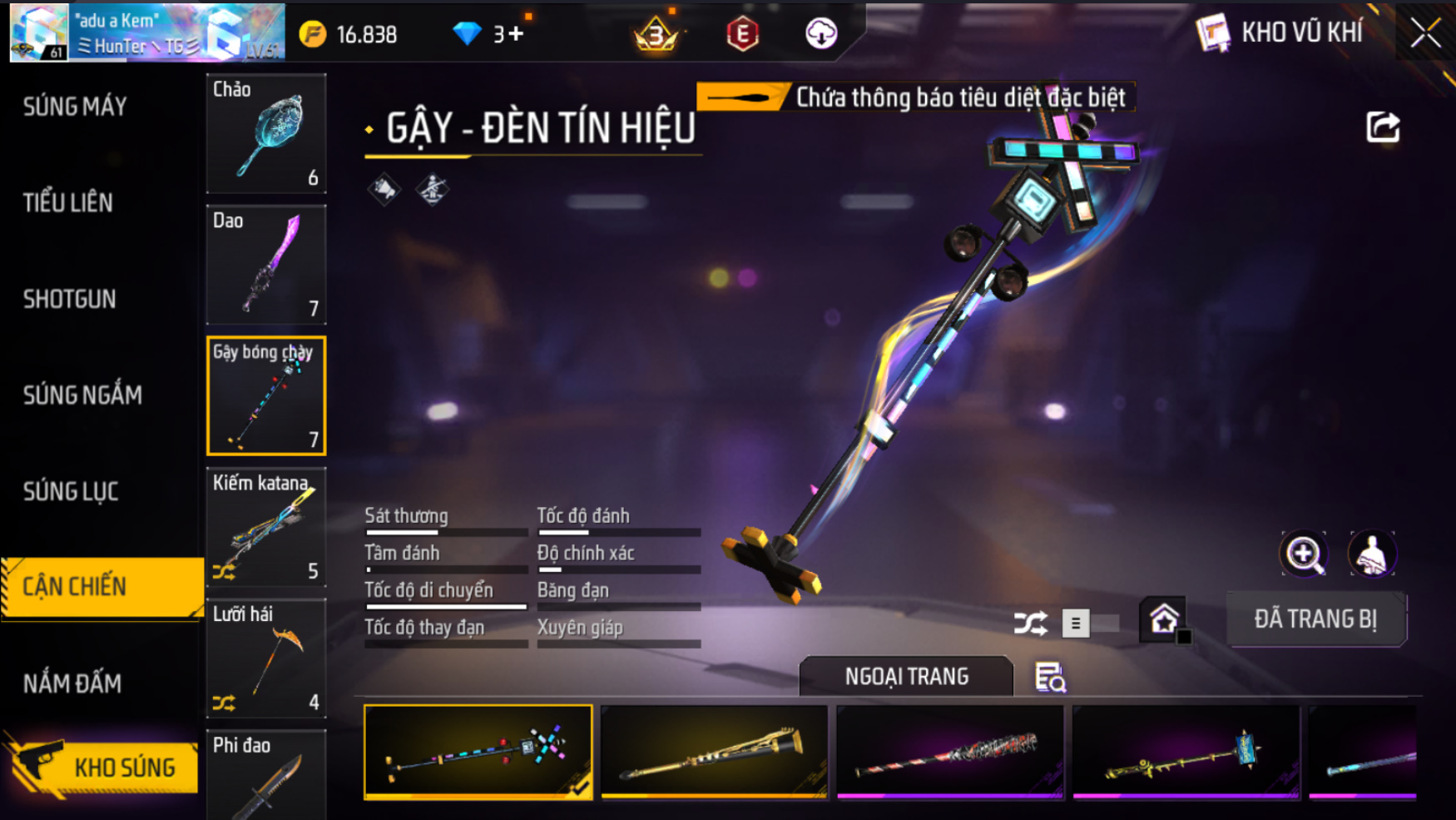Choose the SÚNG LỤC category
Image resolution: width=1456 pixels, height=820 pixels.
71,491
